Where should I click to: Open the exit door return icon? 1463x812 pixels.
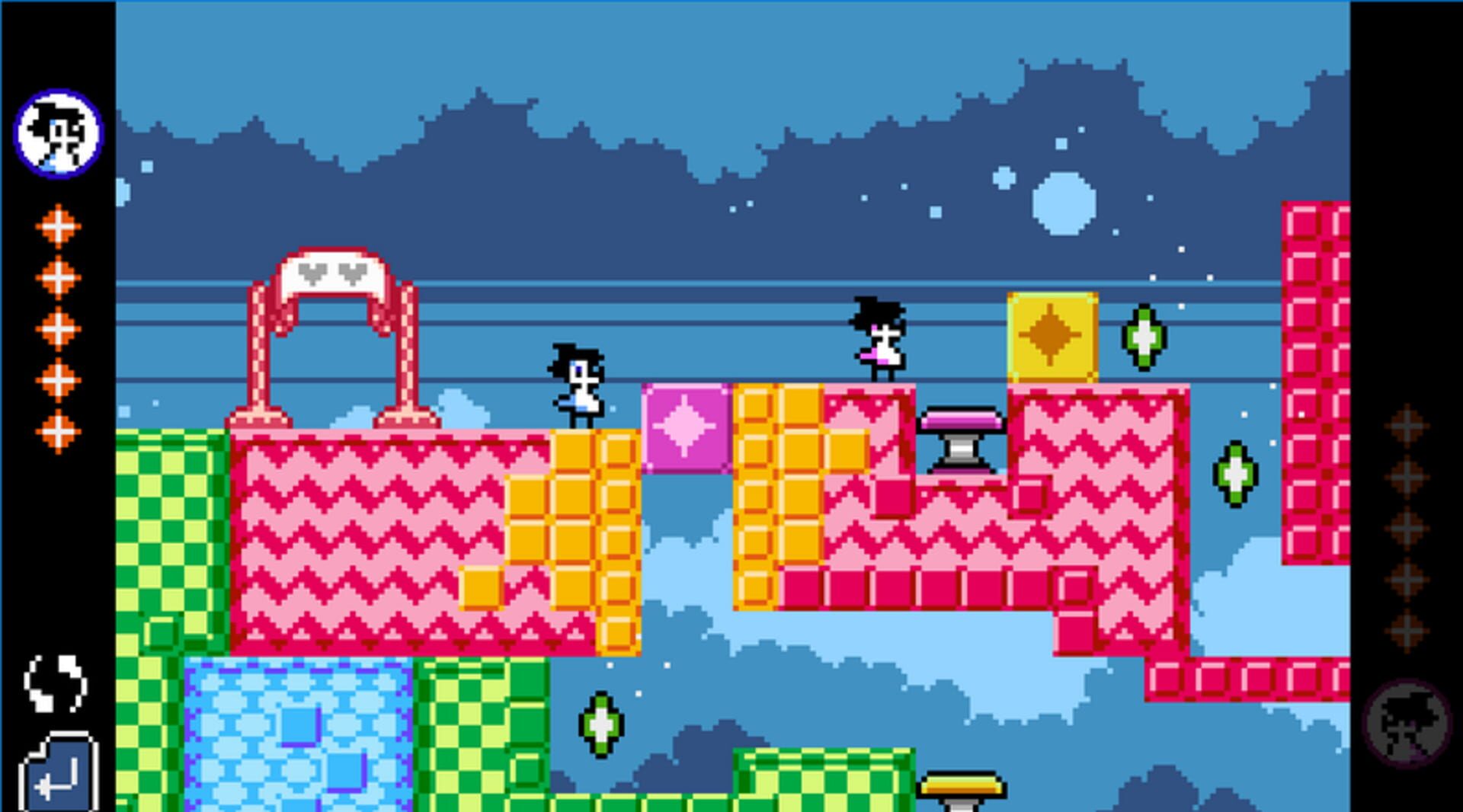tap(61, 773)
